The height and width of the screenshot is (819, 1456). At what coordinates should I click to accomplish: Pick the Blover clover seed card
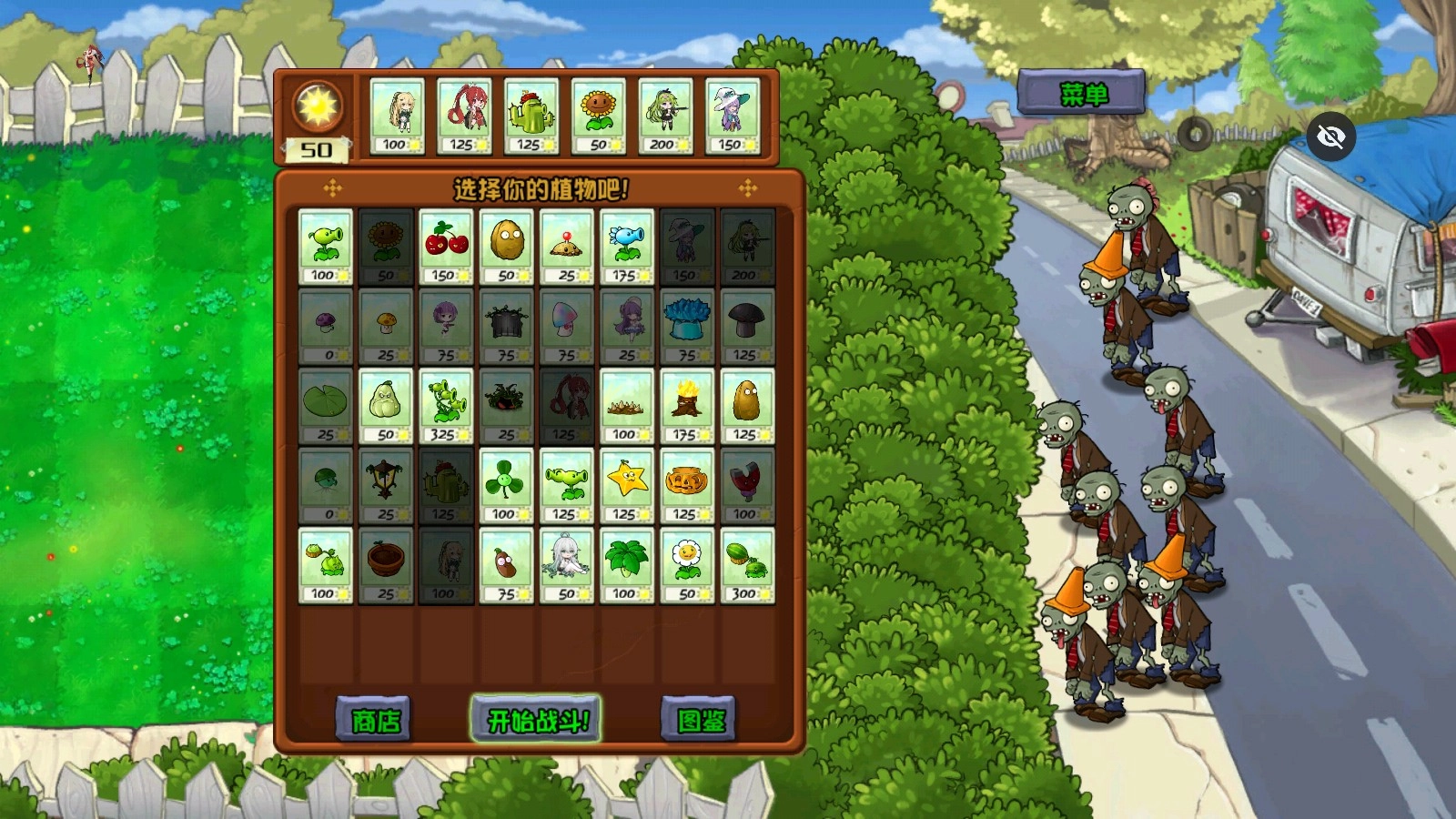point(506,485)
